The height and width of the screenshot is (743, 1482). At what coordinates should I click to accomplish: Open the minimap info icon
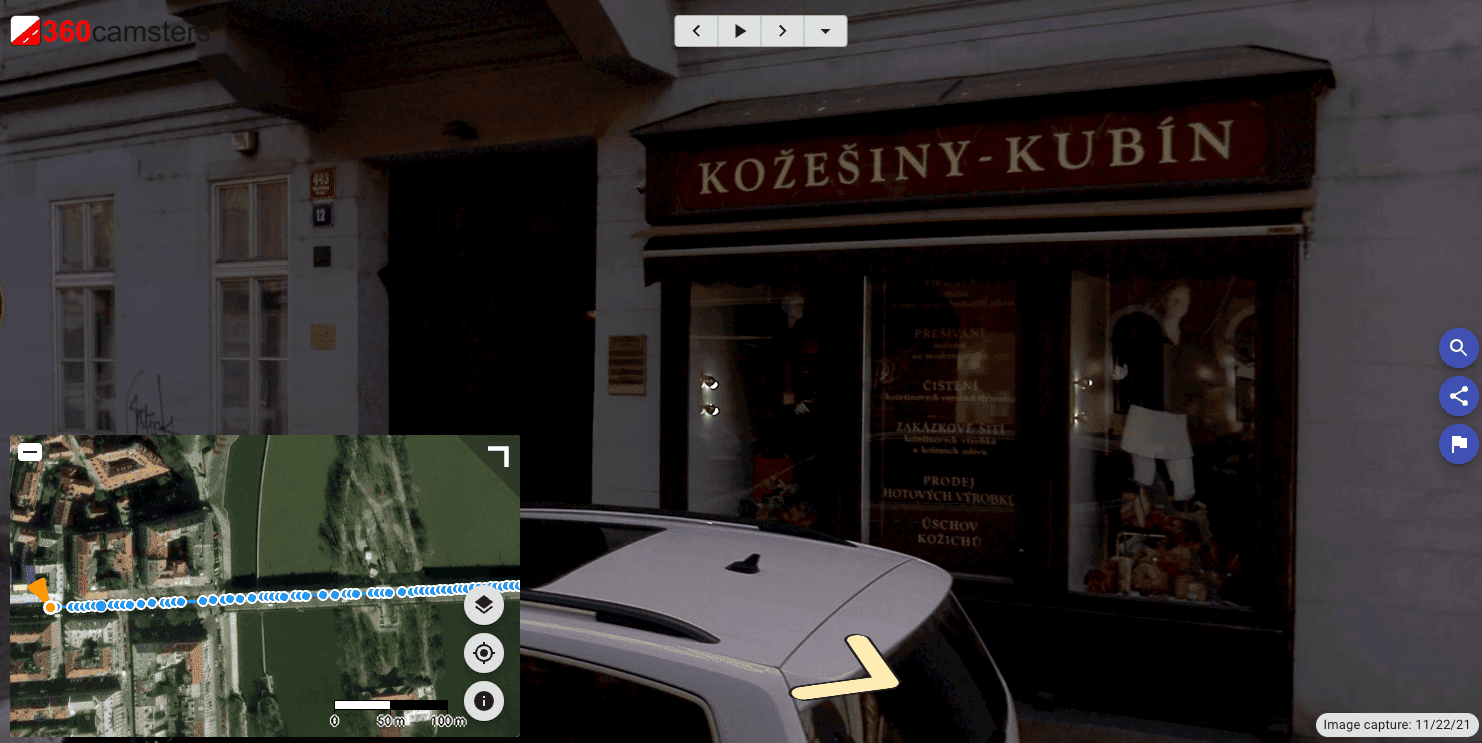pos(484,701)
